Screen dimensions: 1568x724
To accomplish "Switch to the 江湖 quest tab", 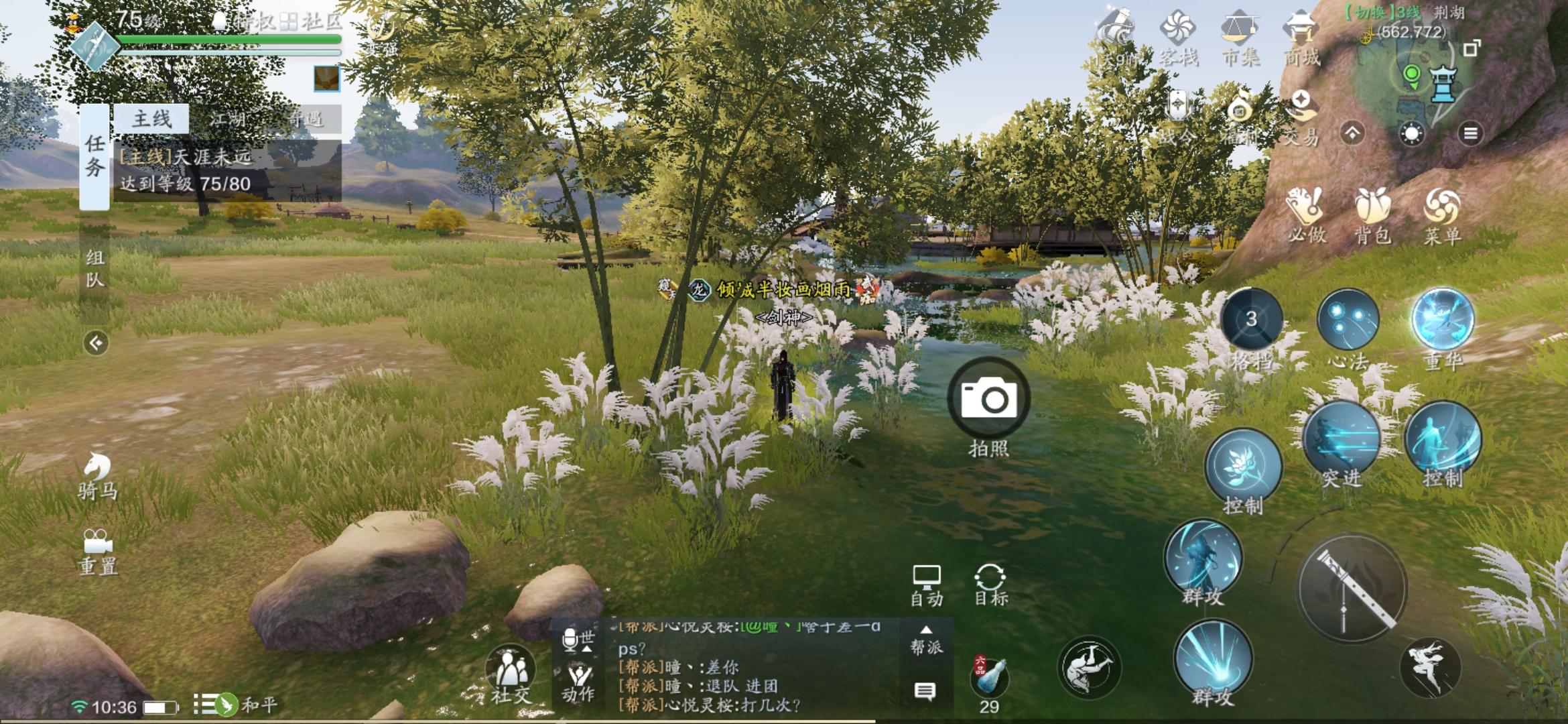I will [x=228, y=119].
